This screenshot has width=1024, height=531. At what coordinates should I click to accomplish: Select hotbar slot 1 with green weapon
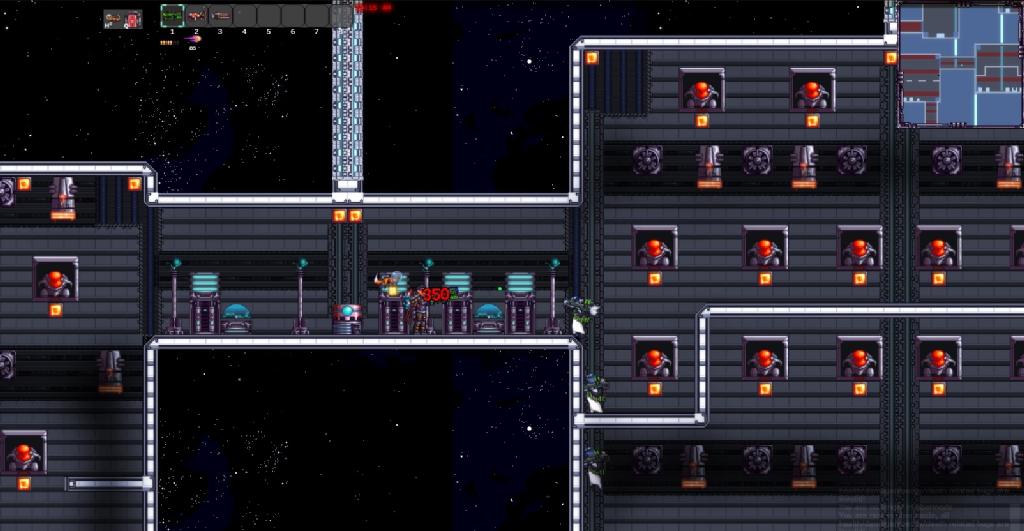[172, 16]
